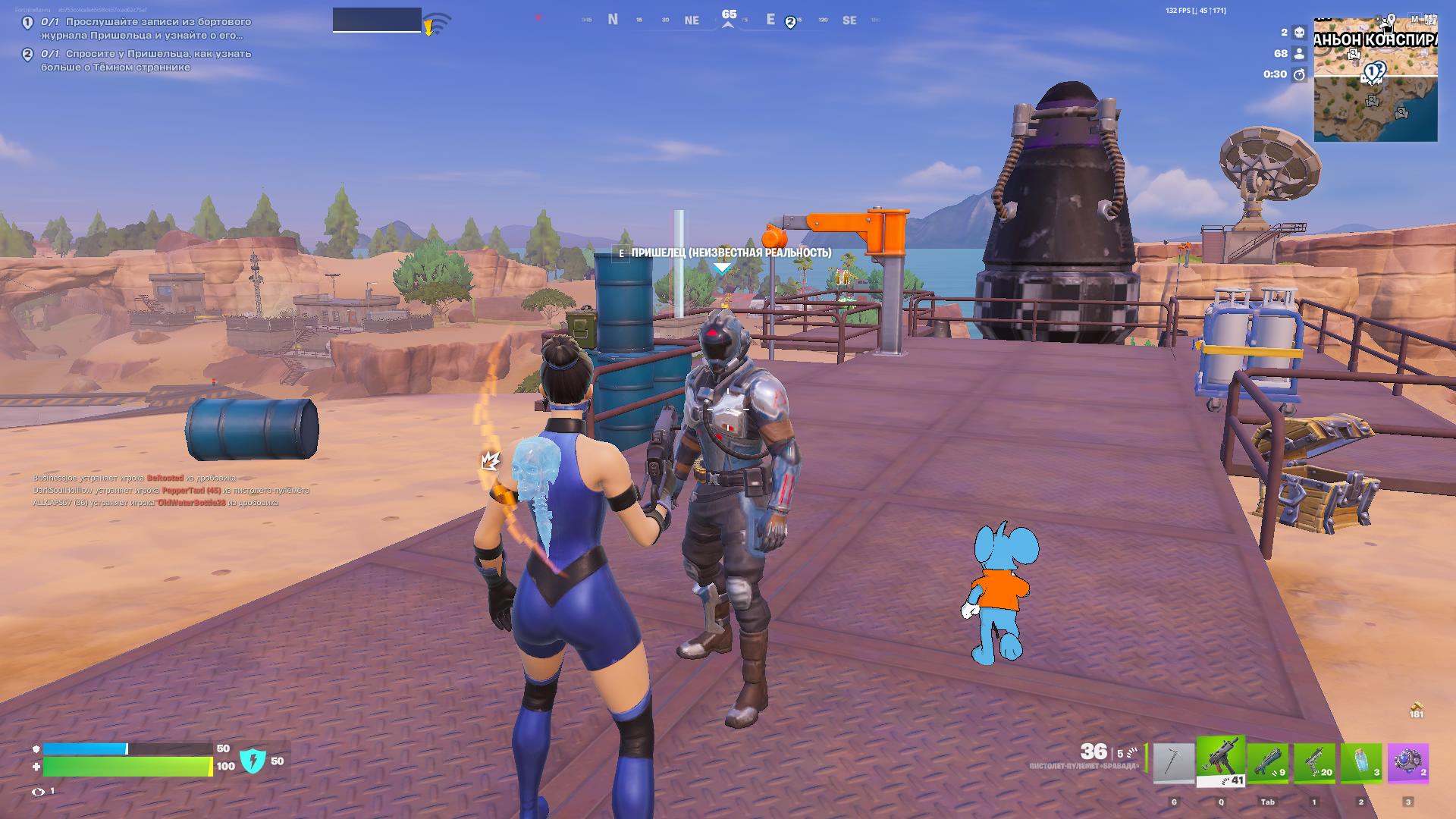This screenshot has width=1456, height=819.
Task: Open the minimap in the corner
Action: click(x=1376, y=78)
